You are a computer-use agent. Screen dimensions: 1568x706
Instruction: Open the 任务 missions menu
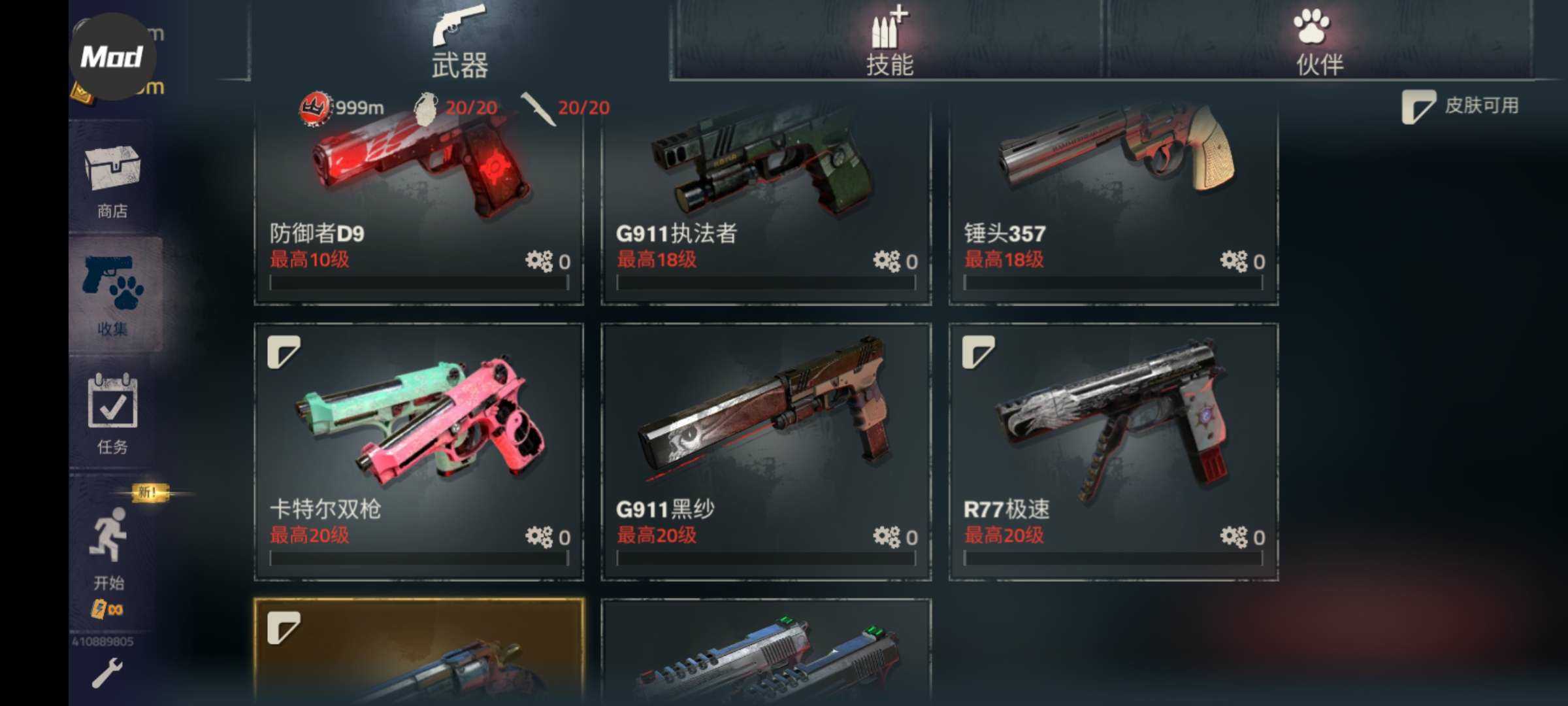[x=112, y=413]
